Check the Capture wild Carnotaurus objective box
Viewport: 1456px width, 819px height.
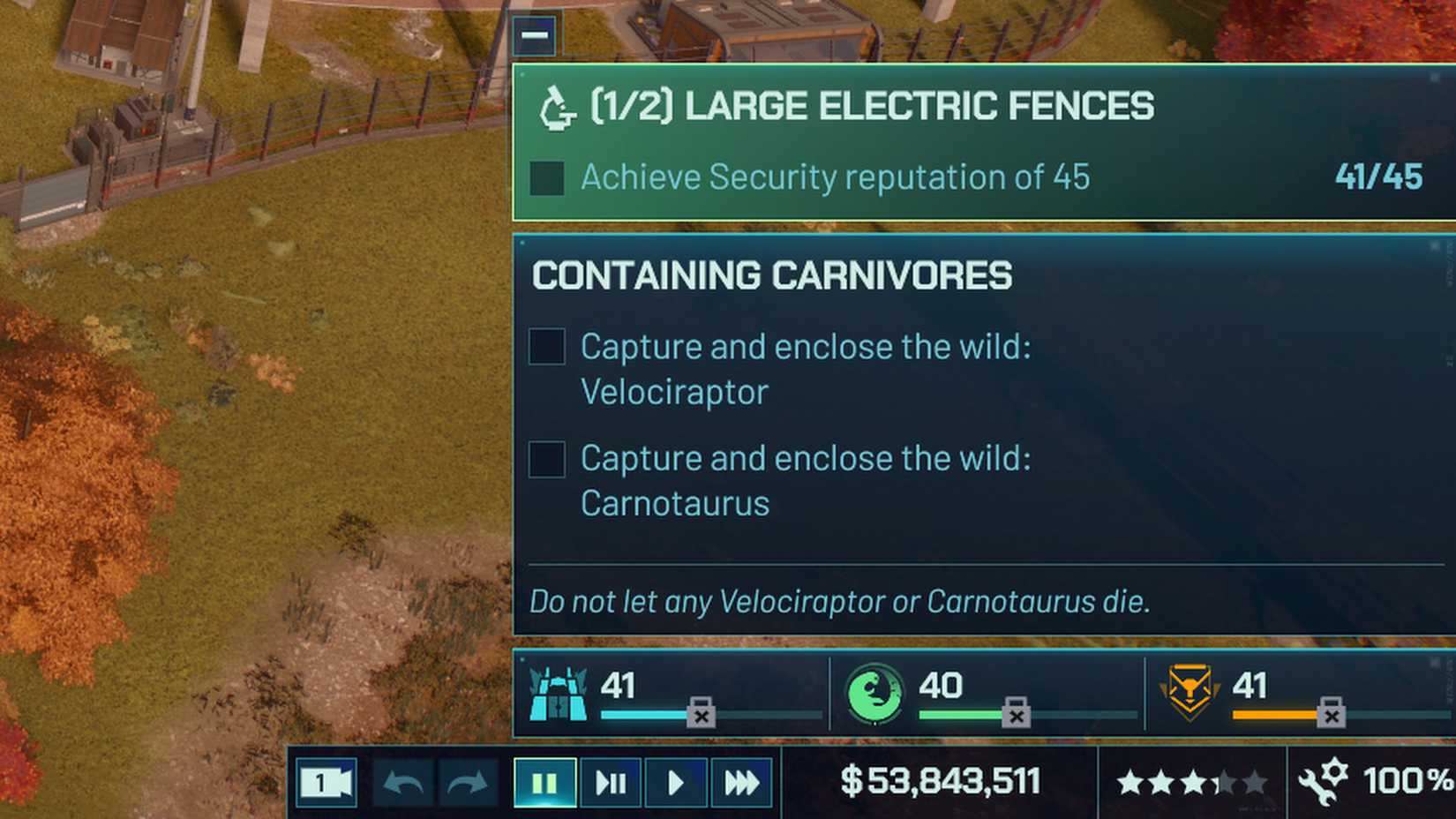(x=546, y=460)
